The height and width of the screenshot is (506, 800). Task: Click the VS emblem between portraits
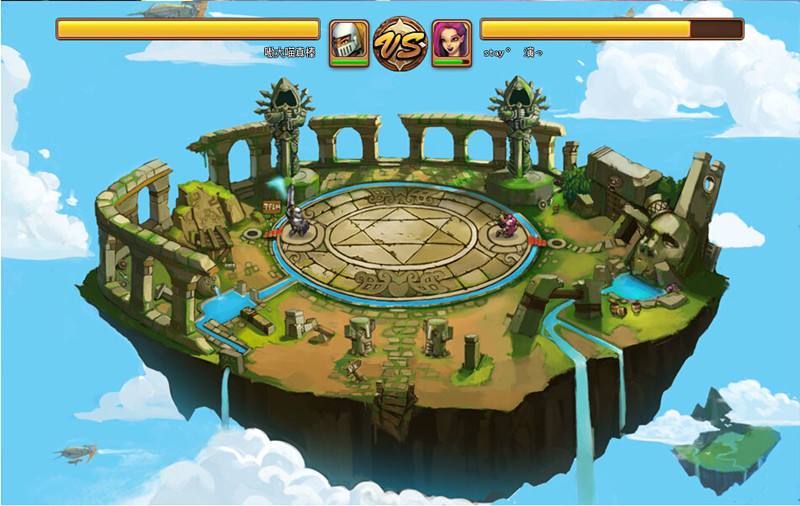[x=400, y=42]
